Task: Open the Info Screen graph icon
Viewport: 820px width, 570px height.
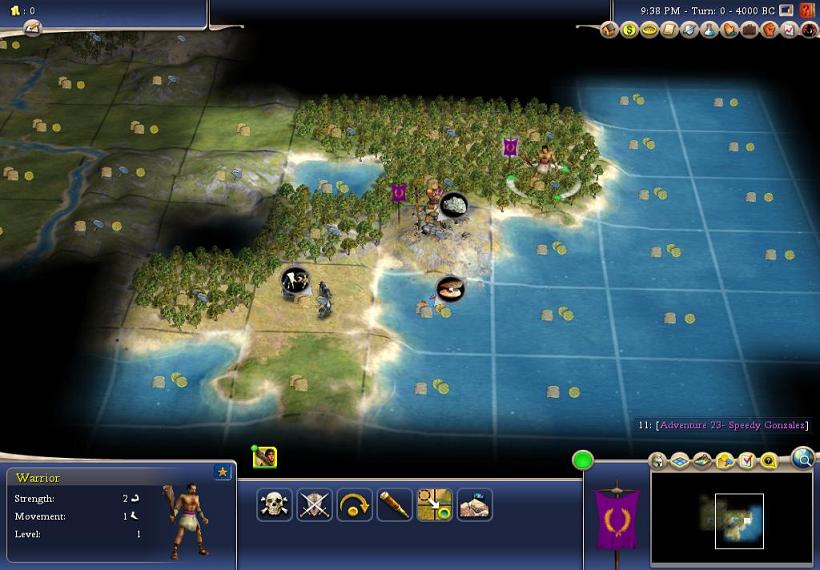Action: (789, 30)
